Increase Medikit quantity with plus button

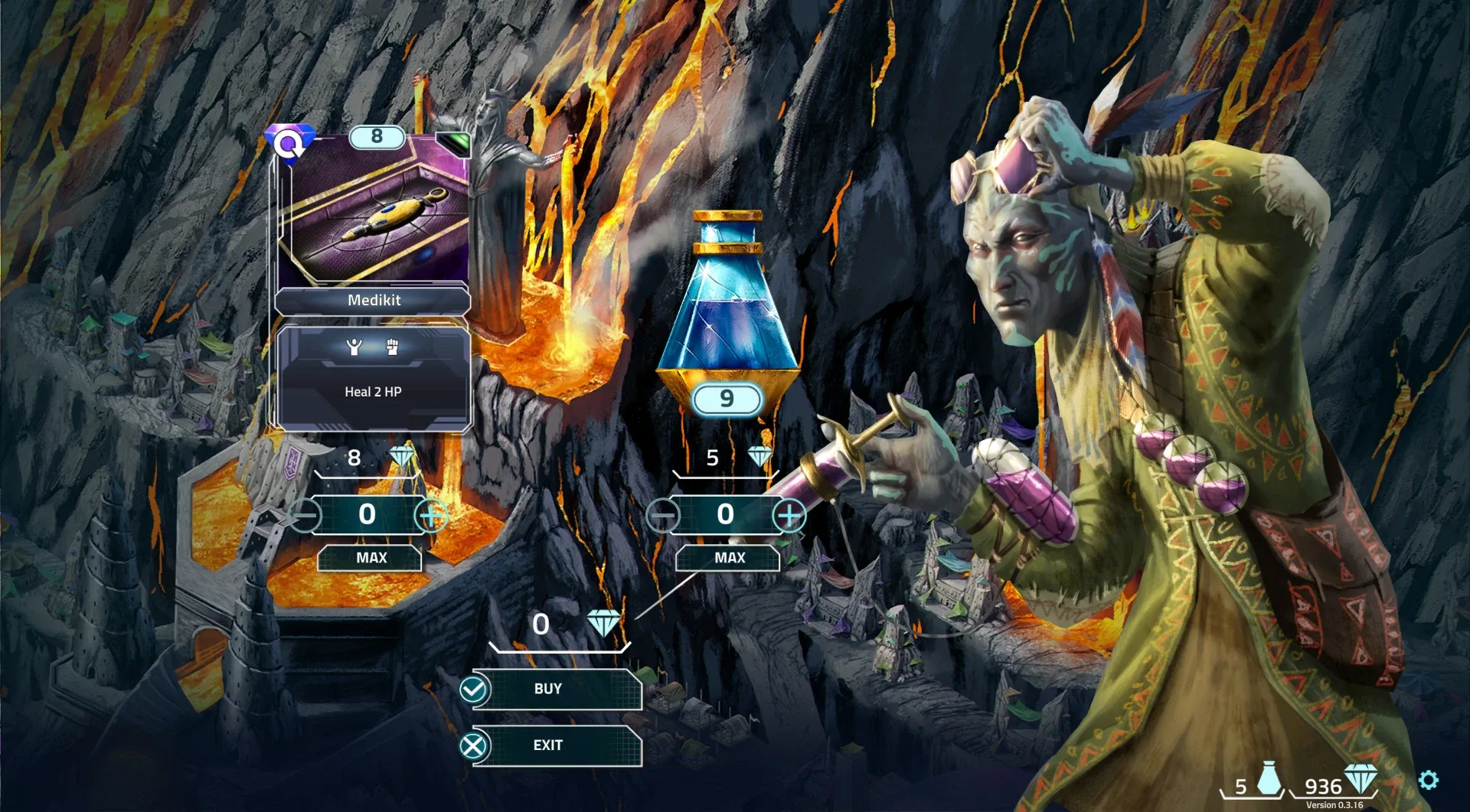pos(431,516)
